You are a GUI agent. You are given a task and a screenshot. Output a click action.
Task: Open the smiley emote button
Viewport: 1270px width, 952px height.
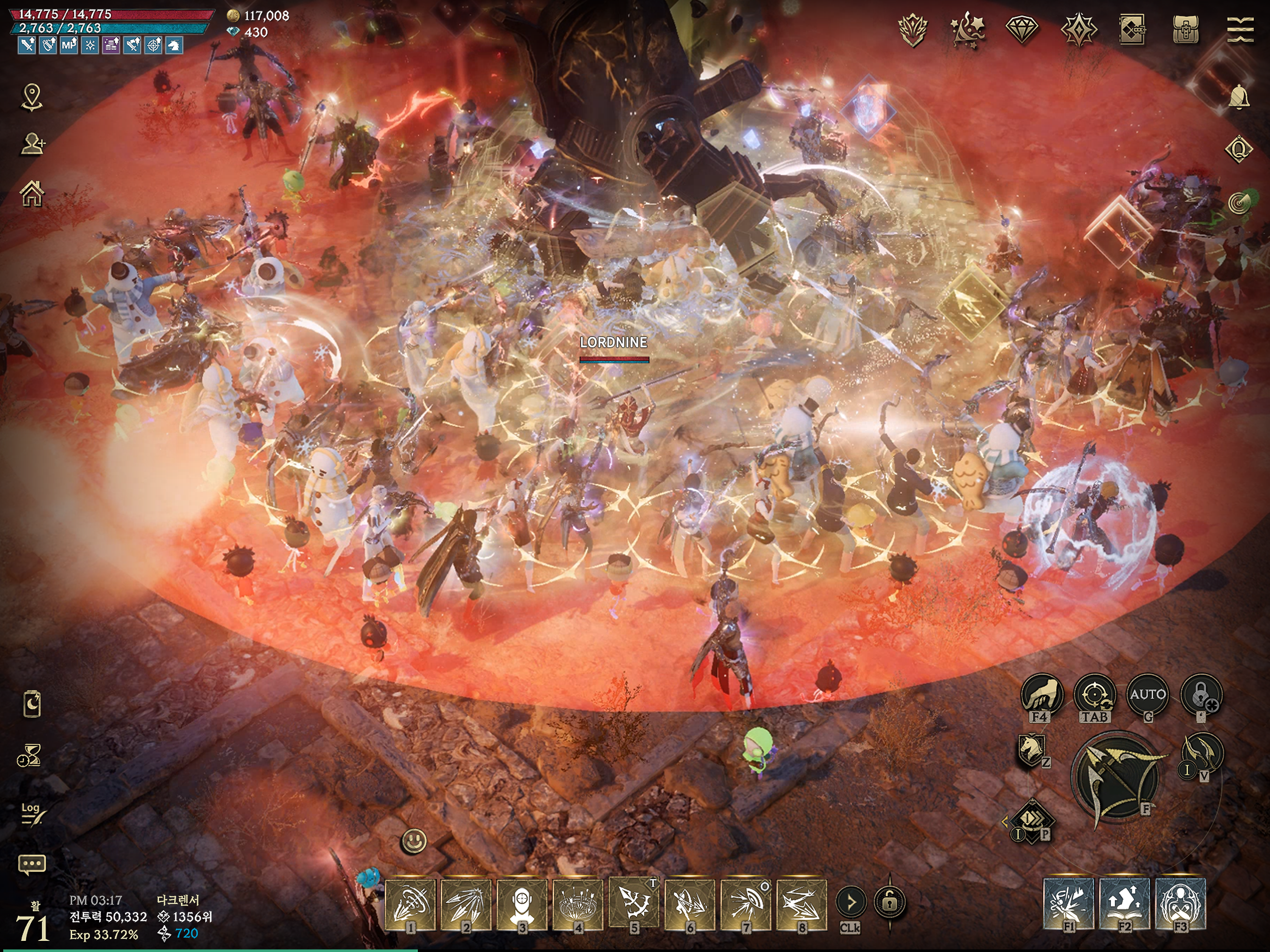pos(414,842)
